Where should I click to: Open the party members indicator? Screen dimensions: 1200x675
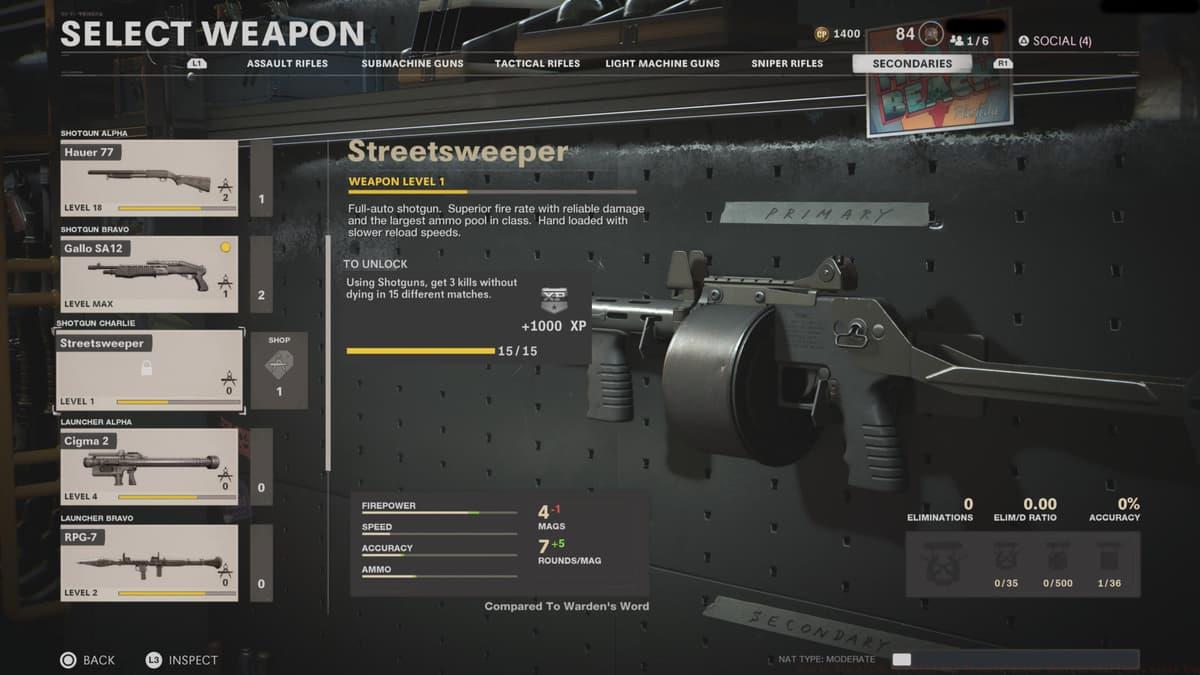(969, 40)
